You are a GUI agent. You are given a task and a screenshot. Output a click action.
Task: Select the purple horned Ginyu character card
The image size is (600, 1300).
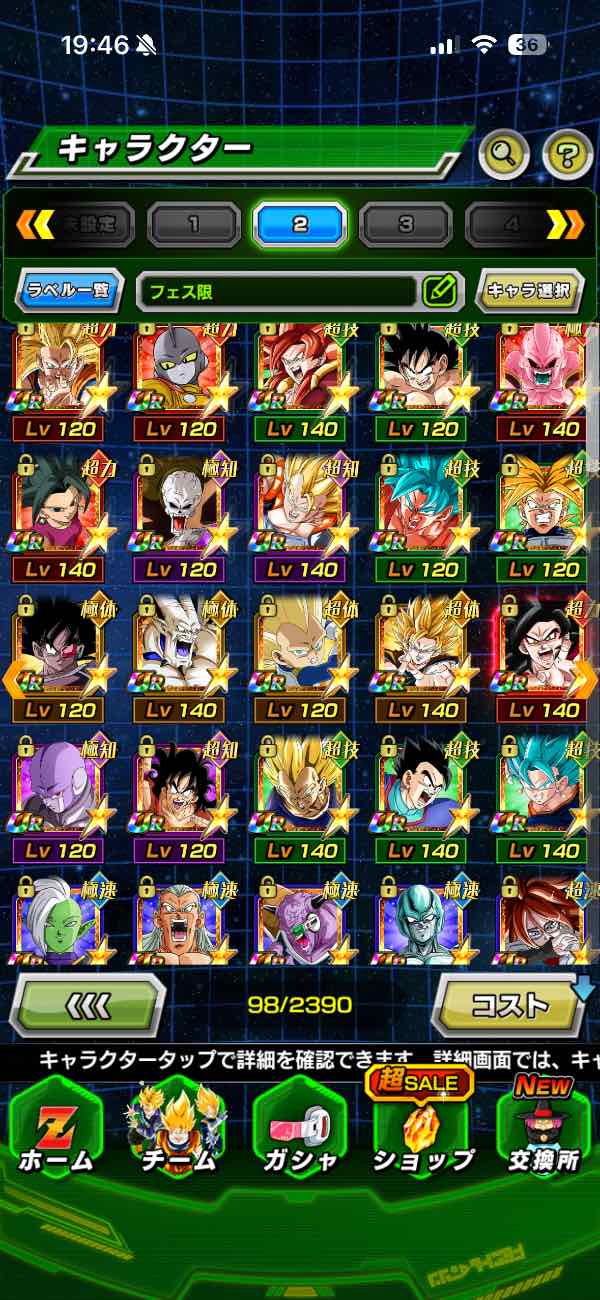point(302,920)
